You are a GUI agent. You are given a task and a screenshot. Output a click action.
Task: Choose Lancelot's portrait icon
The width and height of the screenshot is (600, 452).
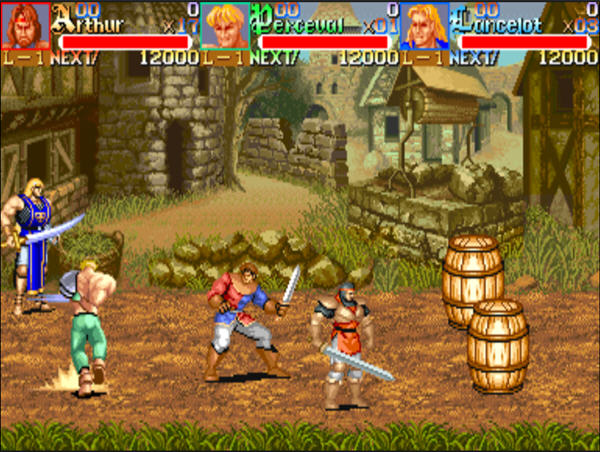pos(424,26)
